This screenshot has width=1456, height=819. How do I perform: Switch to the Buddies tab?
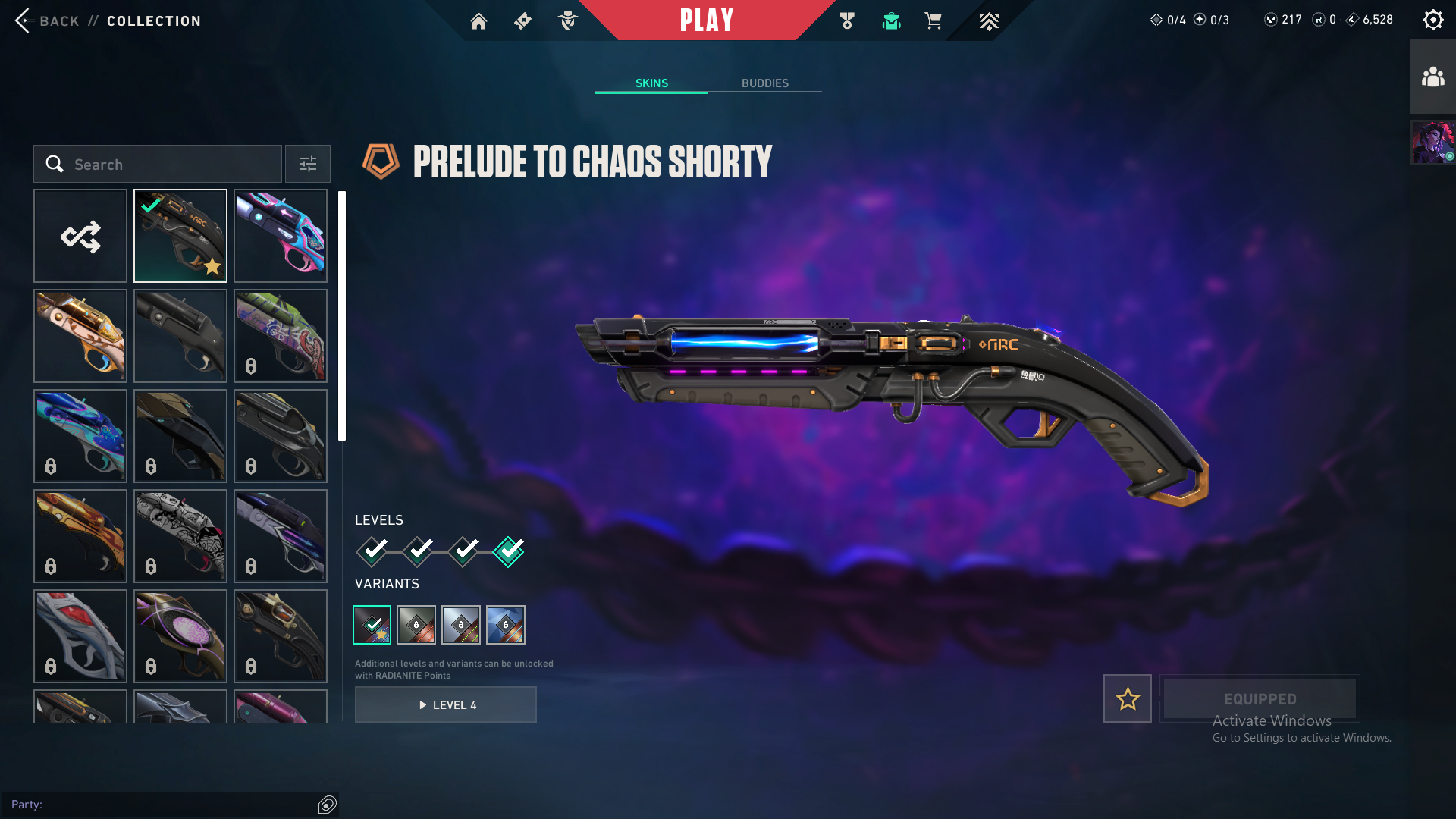click(764, 83)
